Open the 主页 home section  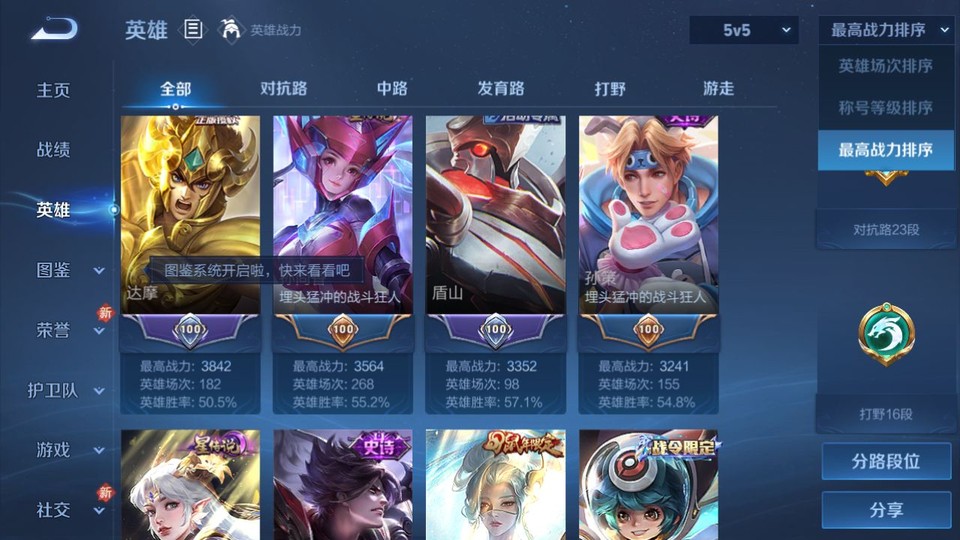[x=54, y=90]
